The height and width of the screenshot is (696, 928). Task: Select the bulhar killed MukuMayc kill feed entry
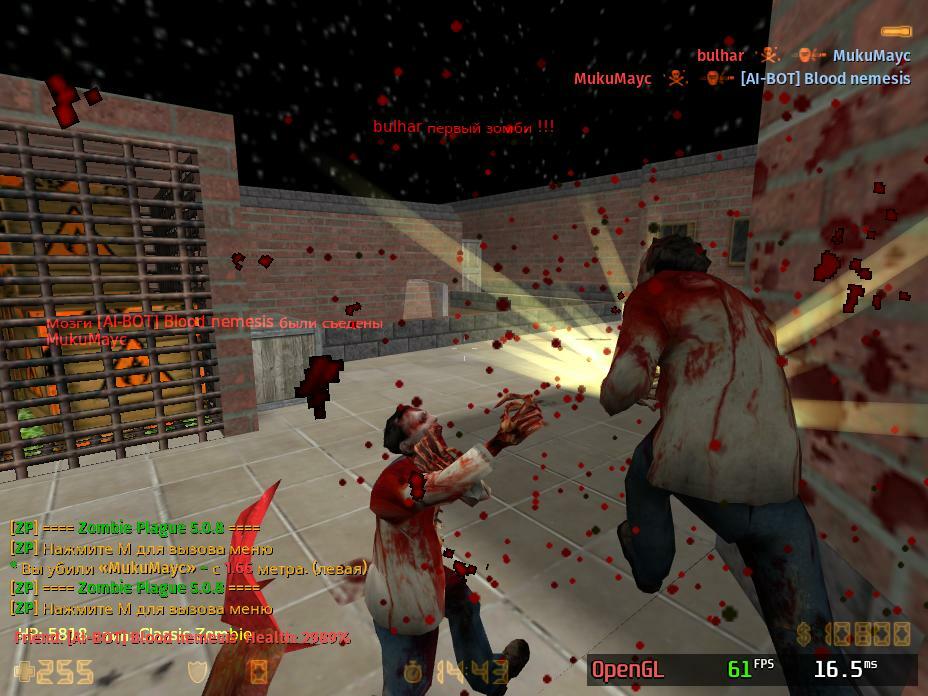[803, 56]
